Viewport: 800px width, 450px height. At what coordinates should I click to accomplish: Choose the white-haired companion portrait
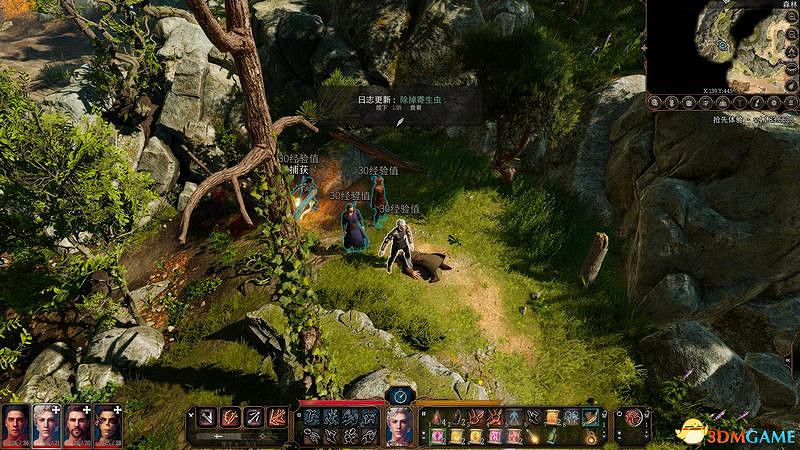click(46, 425)
